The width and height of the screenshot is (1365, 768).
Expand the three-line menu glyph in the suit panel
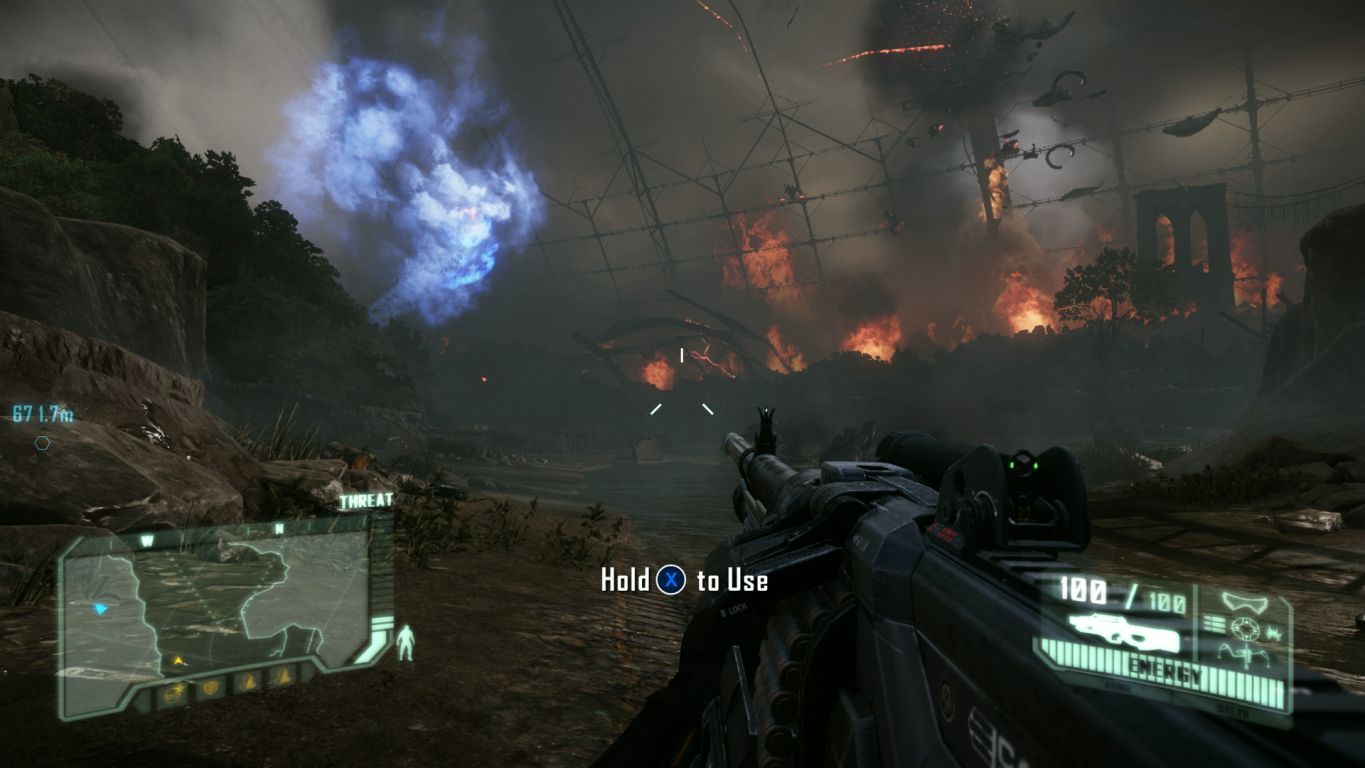tap(1214, 622)
